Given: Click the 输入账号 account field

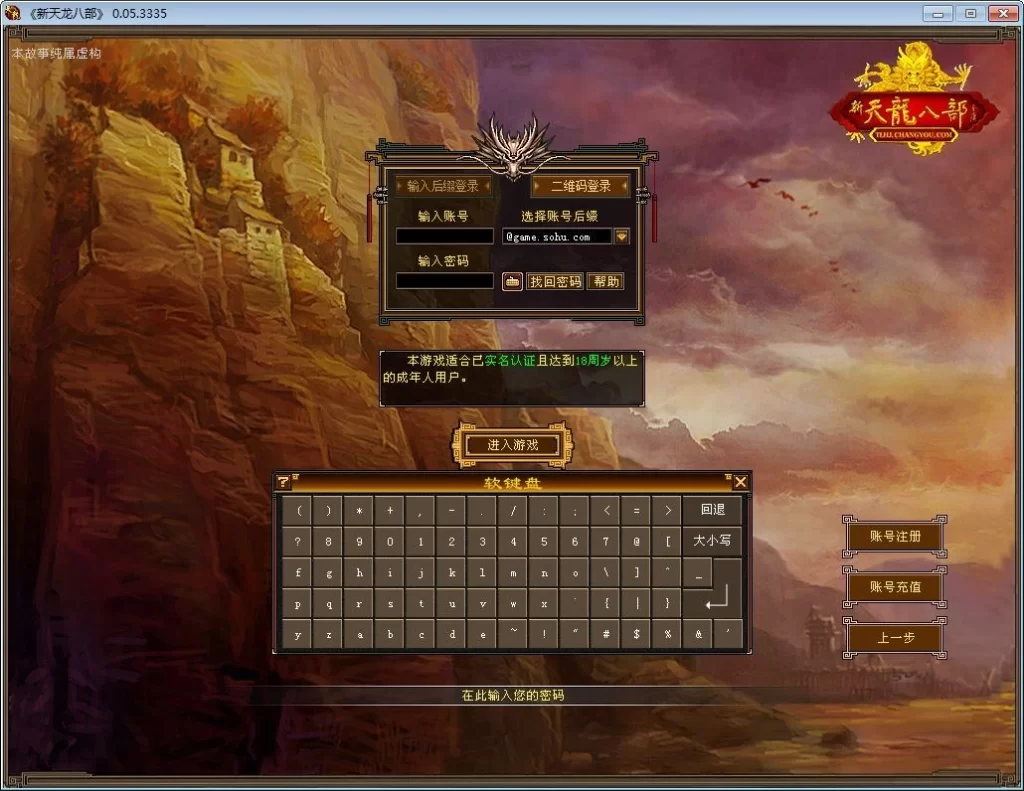Looking at the screenshot, I should coord(444,237).
